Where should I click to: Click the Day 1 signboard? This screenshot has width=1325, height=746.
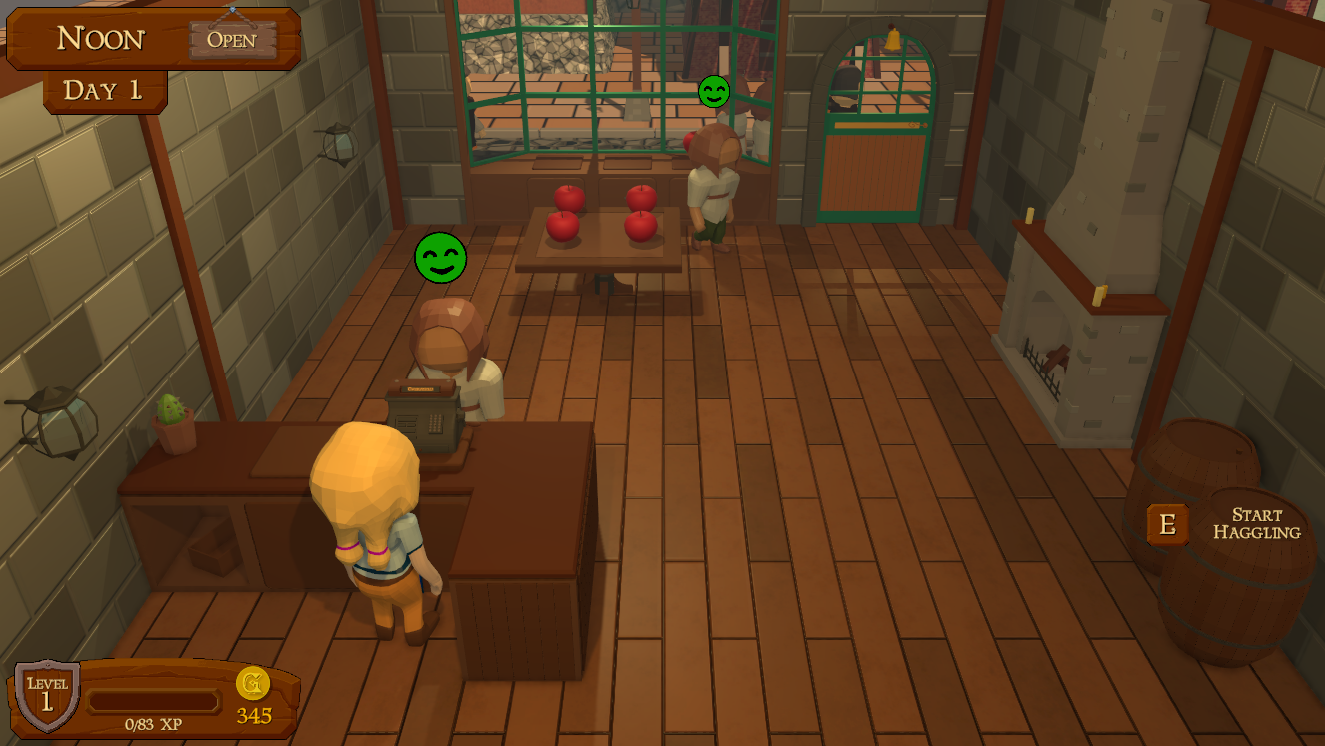tap(104, 89)
